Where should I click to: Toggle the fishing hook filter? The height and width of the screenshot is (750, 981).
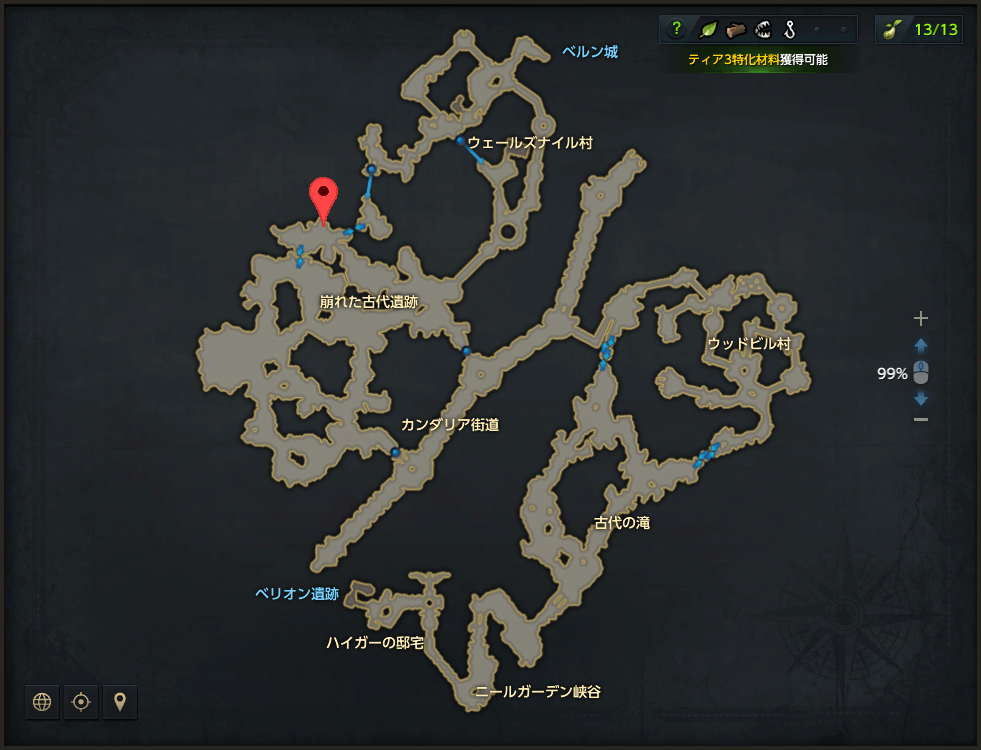click(789, 29)
